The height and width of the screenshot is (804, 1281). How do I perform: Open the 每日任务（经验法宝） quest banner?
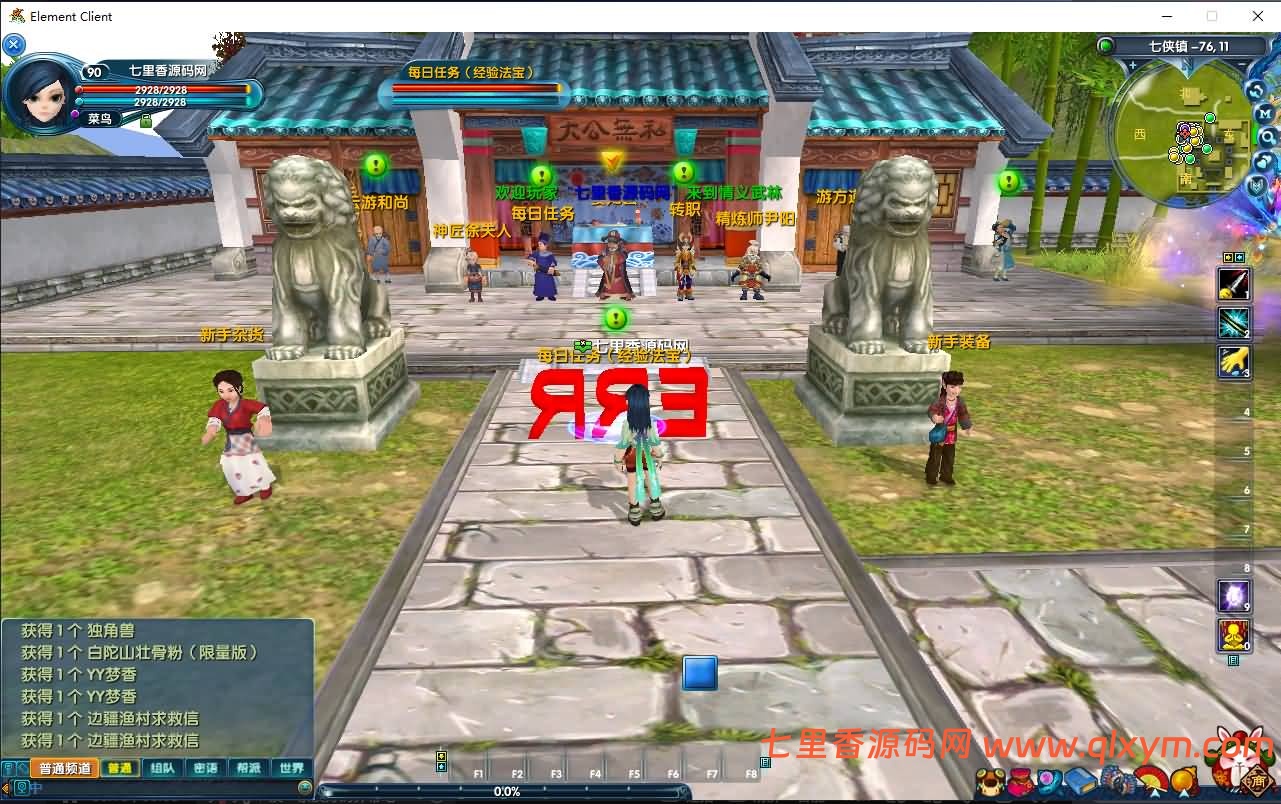pos(471,73)
